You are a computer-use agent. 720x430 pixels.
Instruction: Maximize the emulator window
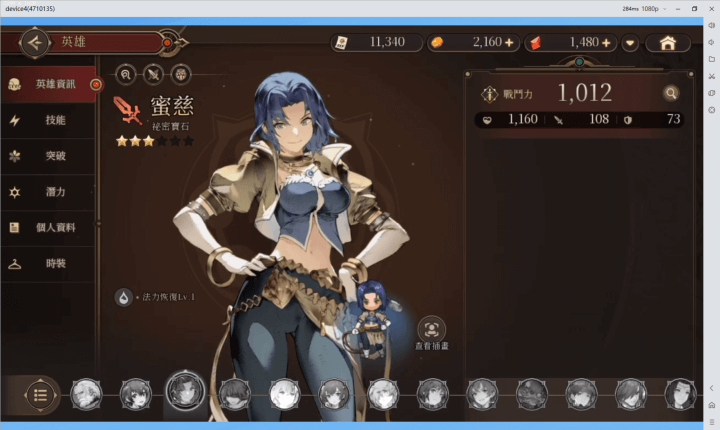694,8
